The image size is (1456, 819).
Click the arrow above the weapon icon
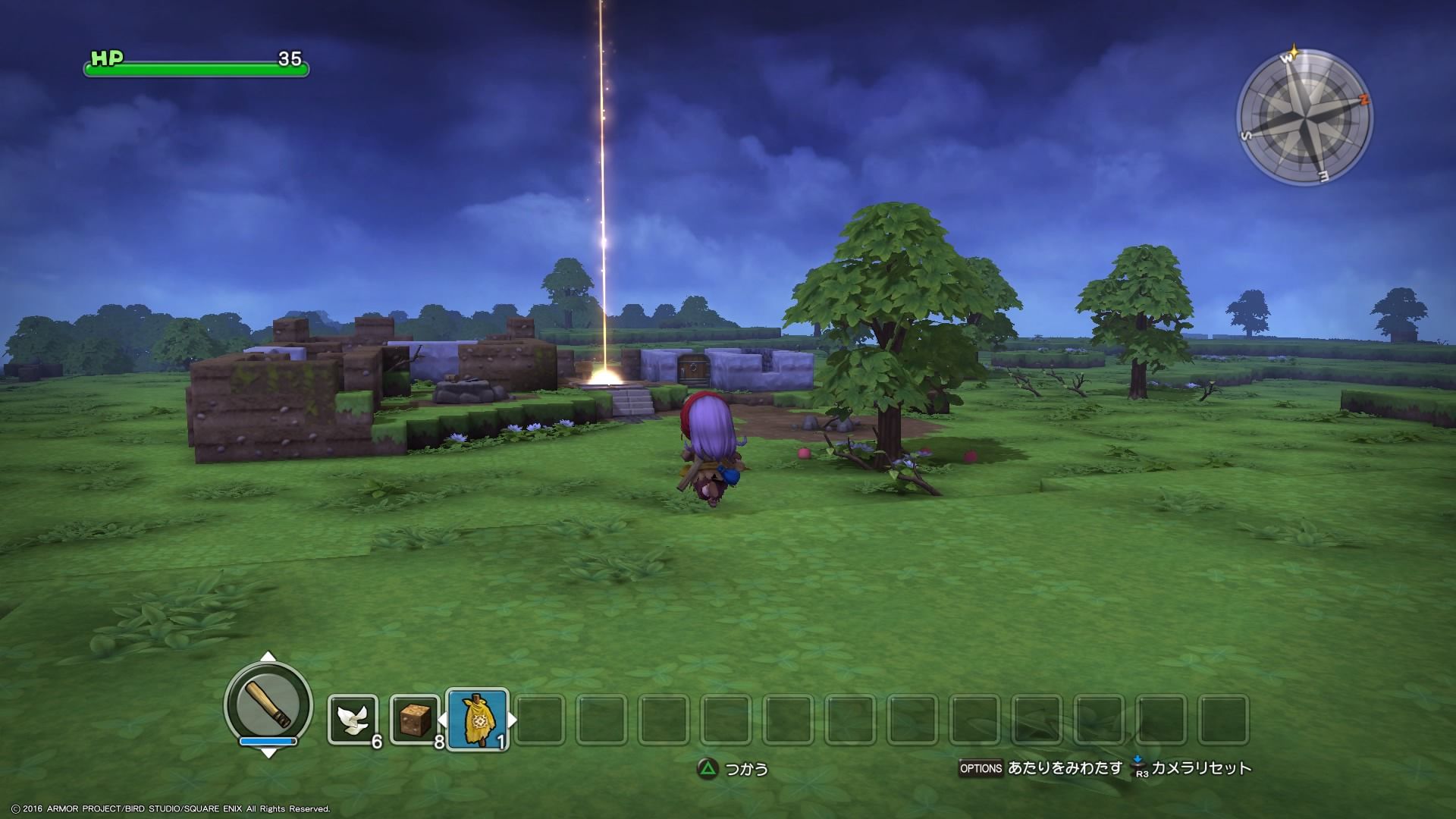pos(268,657)
